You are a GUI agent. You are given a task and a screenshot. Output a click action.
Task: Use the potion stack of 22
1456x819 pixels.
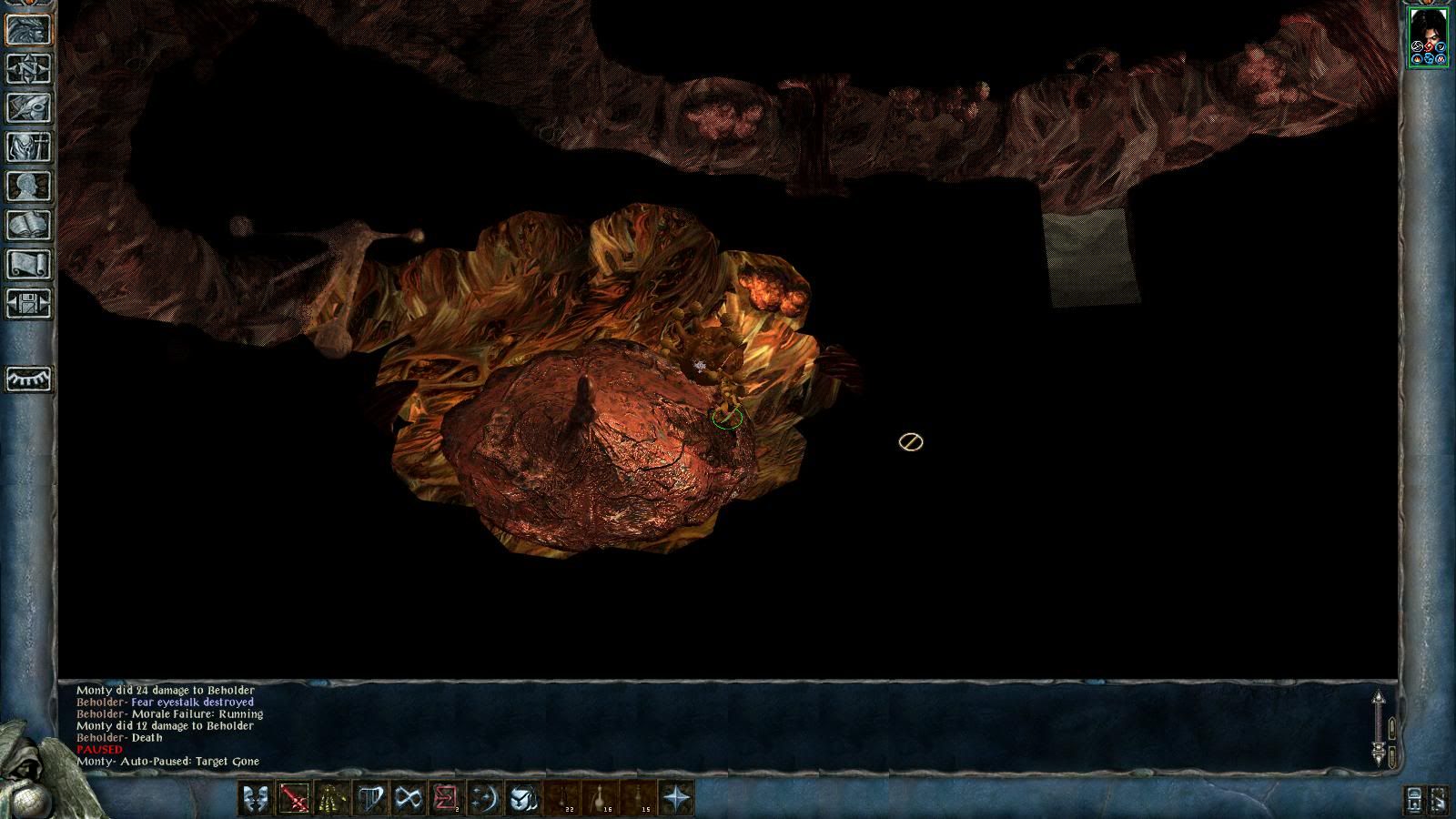click(x=563, y=799)
